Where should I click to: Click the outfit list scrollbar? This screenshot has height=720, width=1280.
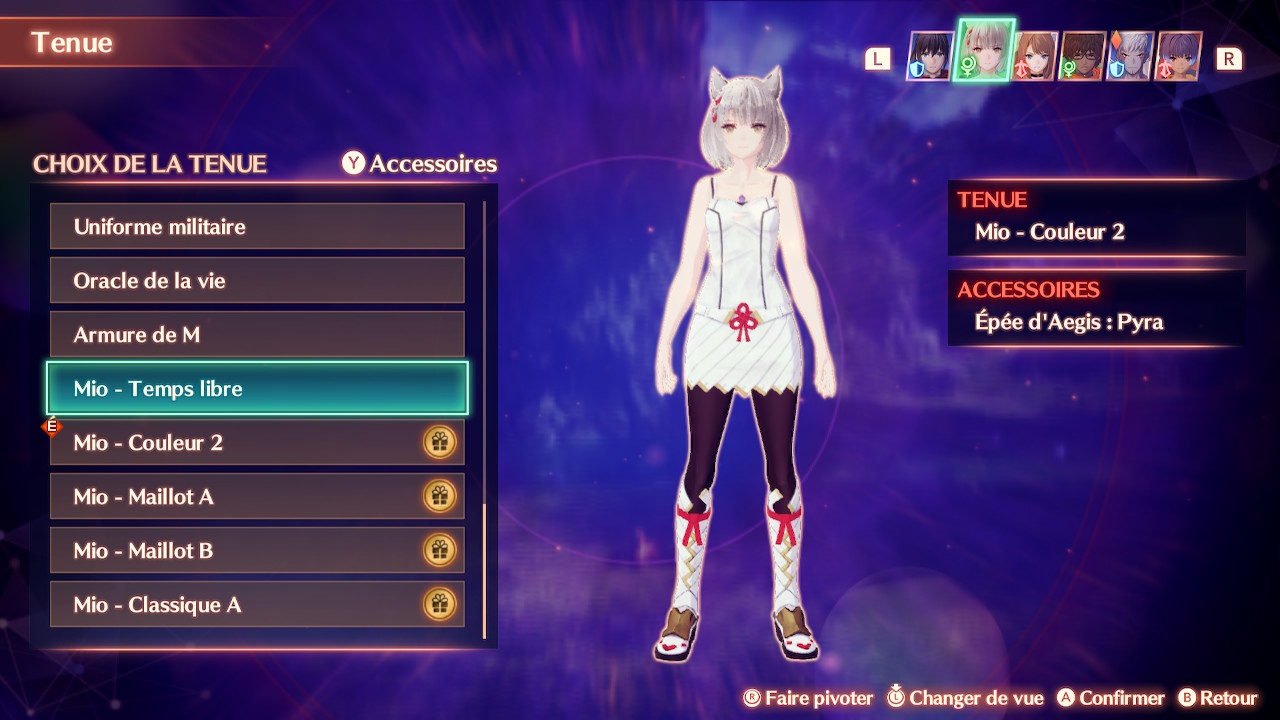click(x=484, y=570)
